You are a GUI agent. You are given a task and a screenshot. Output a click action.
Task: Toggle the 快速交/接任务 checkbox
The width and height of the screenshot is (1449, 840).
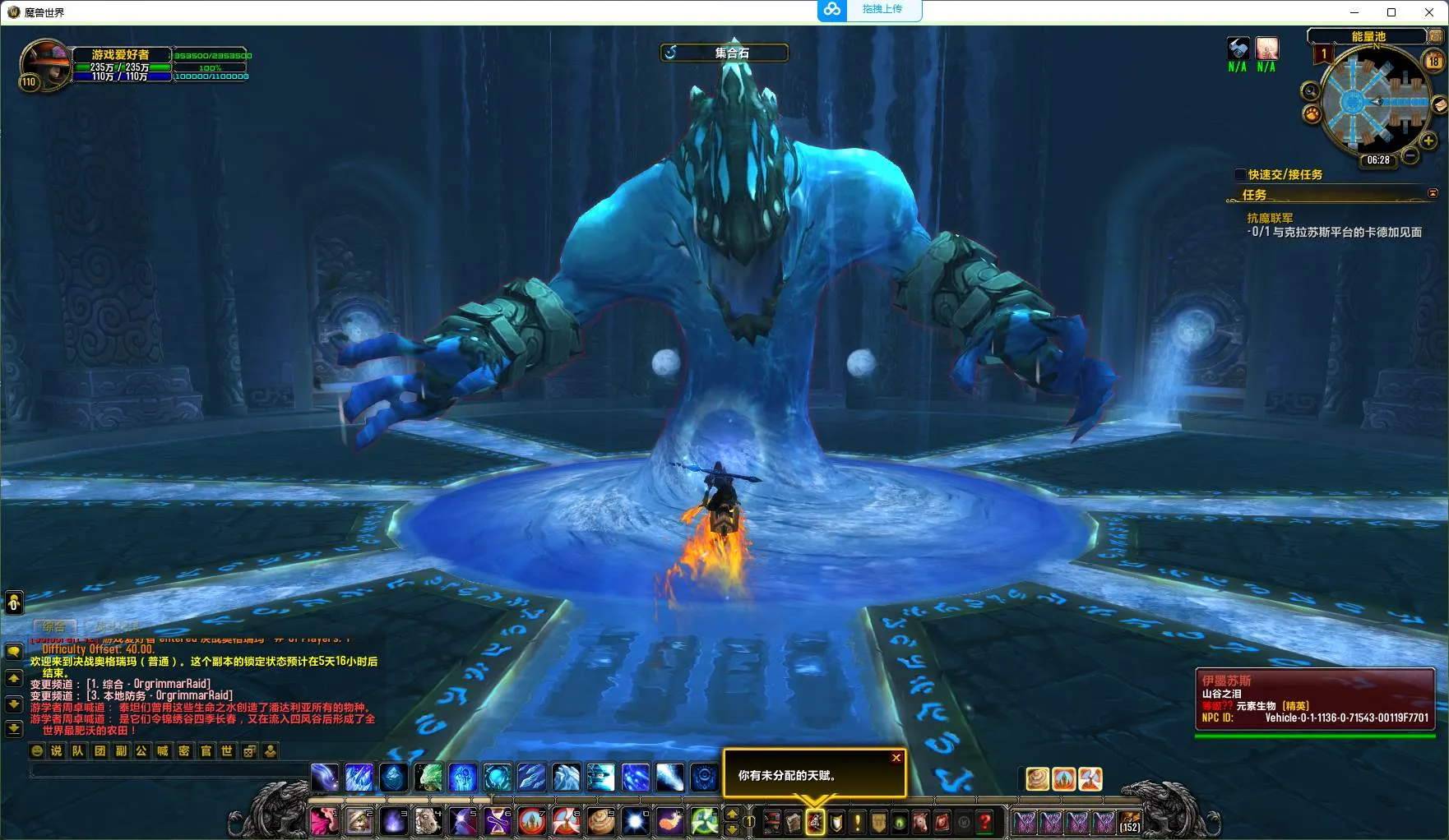pyautogui.click(x=1240, y=174)
